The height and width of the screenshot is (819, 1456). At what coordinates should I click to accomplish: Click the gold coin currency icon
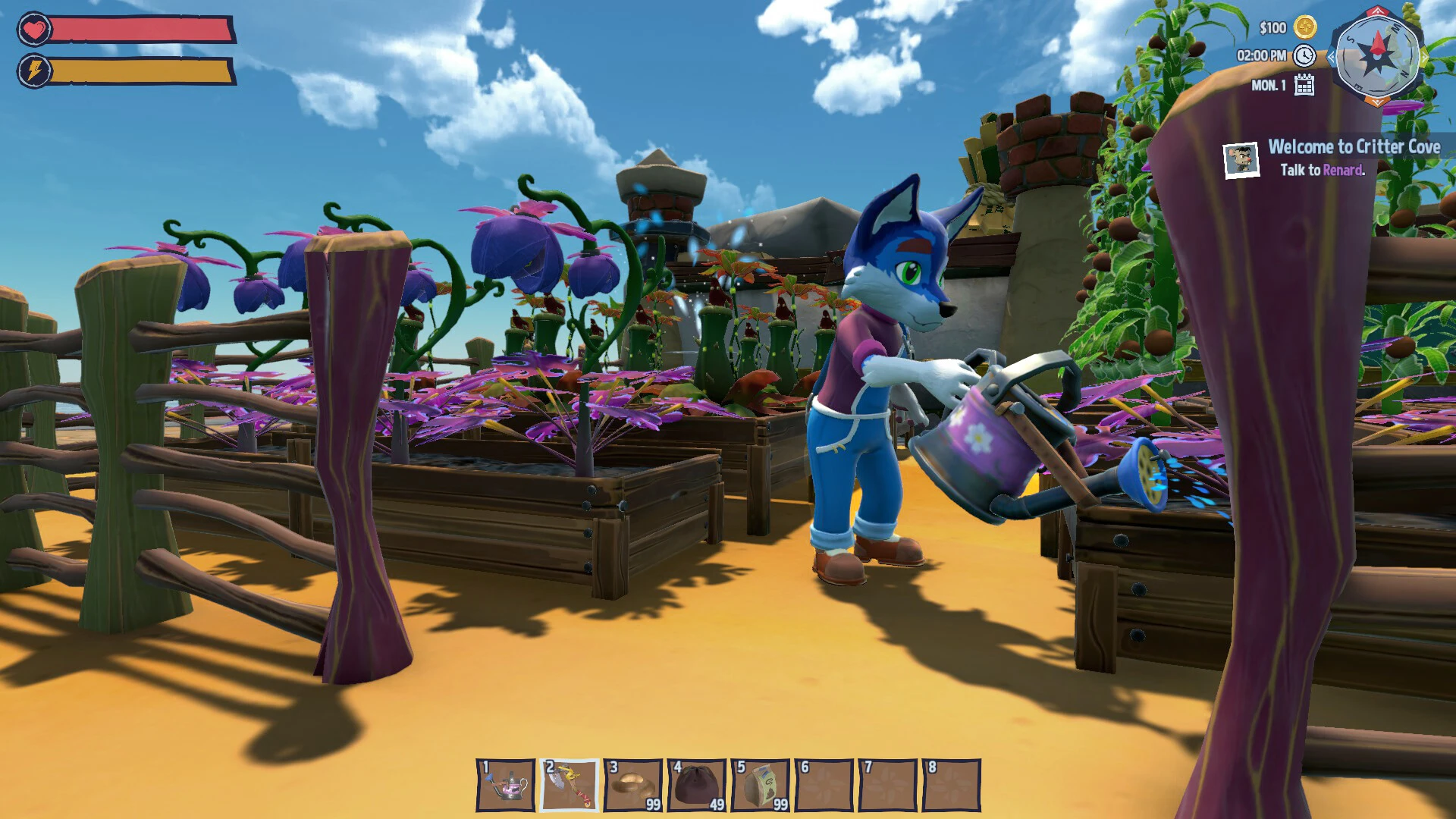pos(1305,29)
